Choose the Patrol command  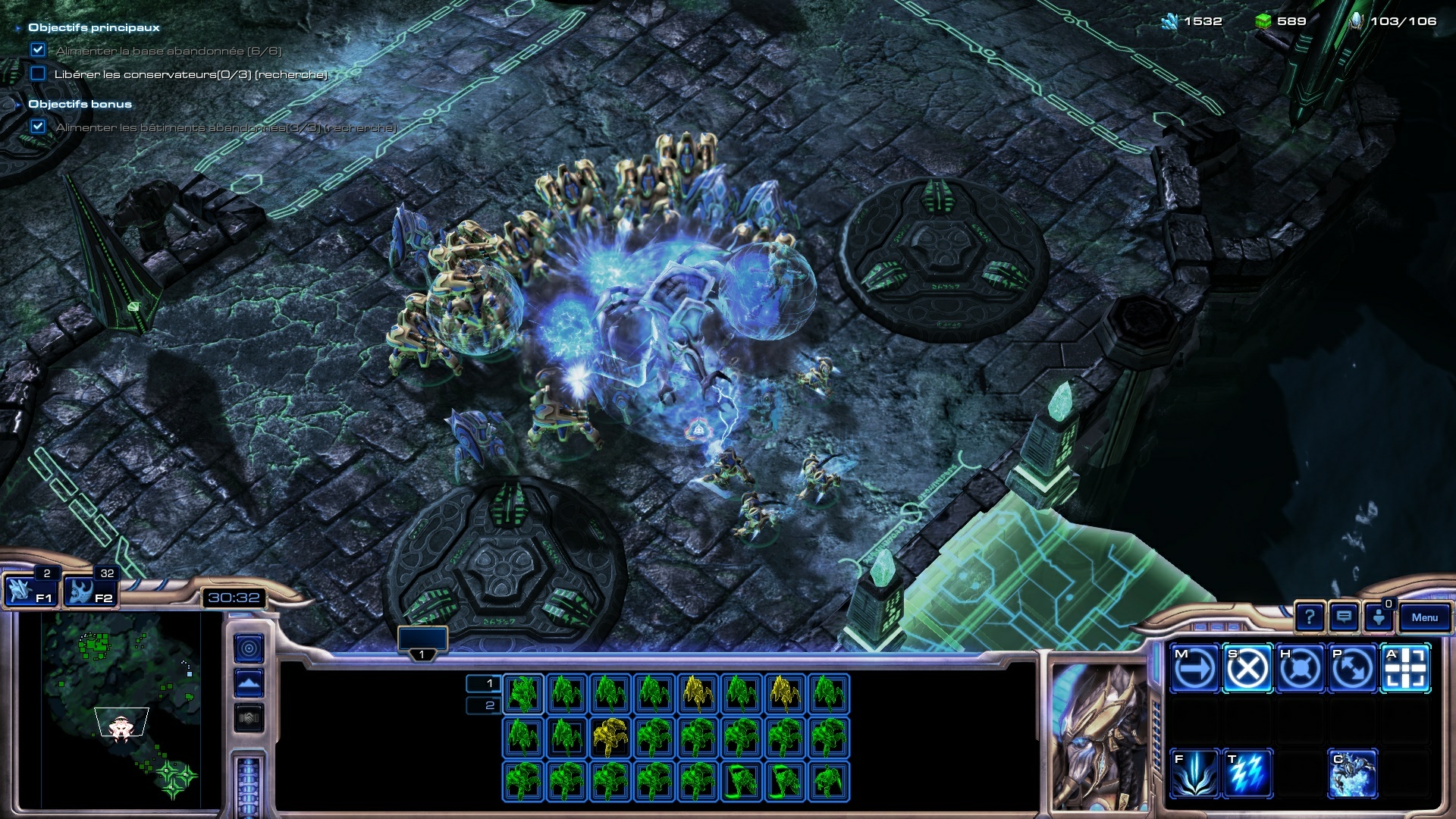[1352, 669]
